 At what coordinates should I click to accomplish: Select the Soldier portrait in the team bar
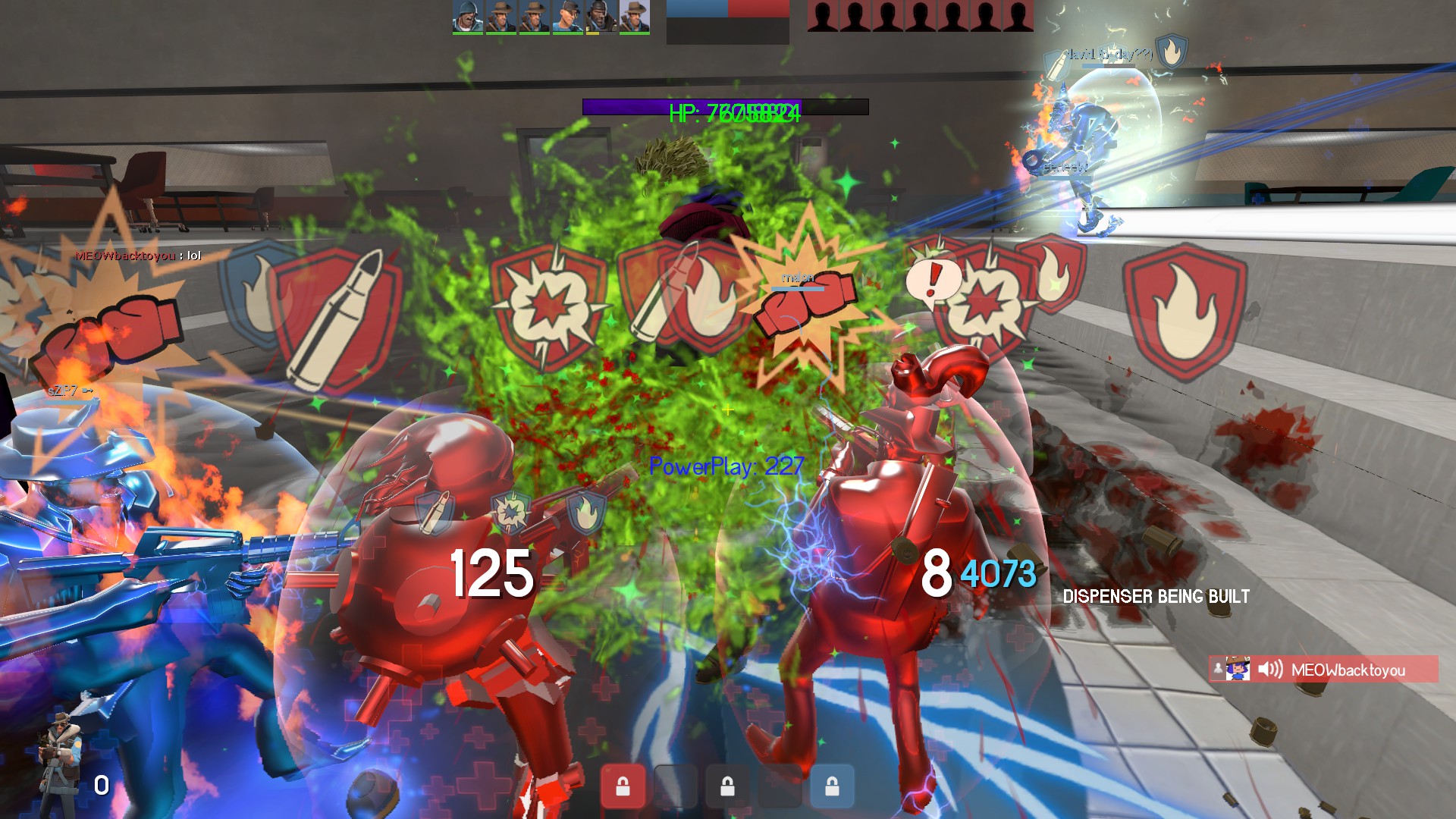(468, 17)
